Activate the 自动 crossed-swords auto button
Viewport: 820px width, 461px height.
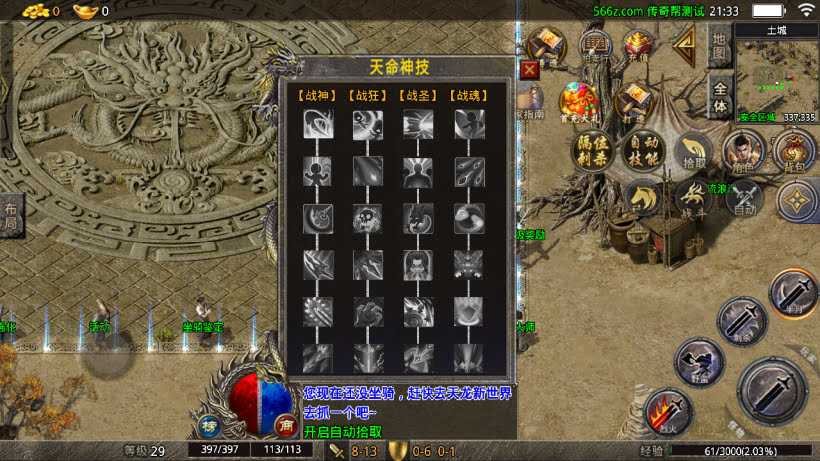pyautogui.click(x=743, y=200)
